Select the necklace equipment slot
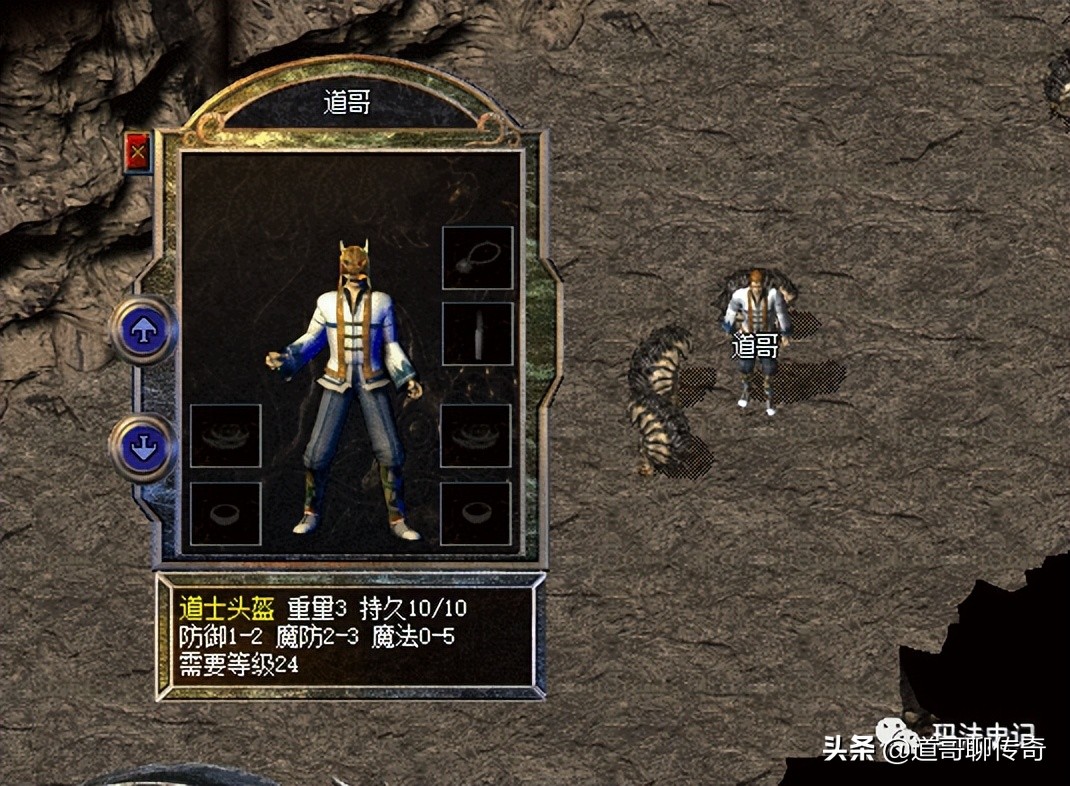This screenshot has width=1070, height=786. coord(477,257)
